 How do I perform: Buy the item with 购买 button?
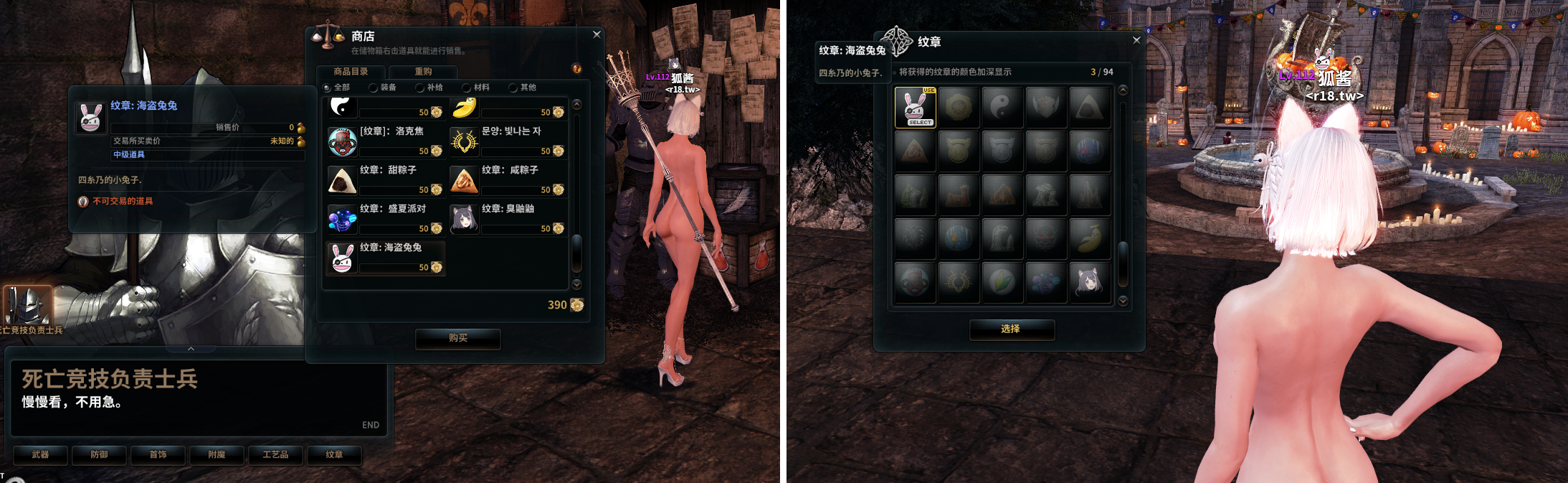(x=458, y=338)
